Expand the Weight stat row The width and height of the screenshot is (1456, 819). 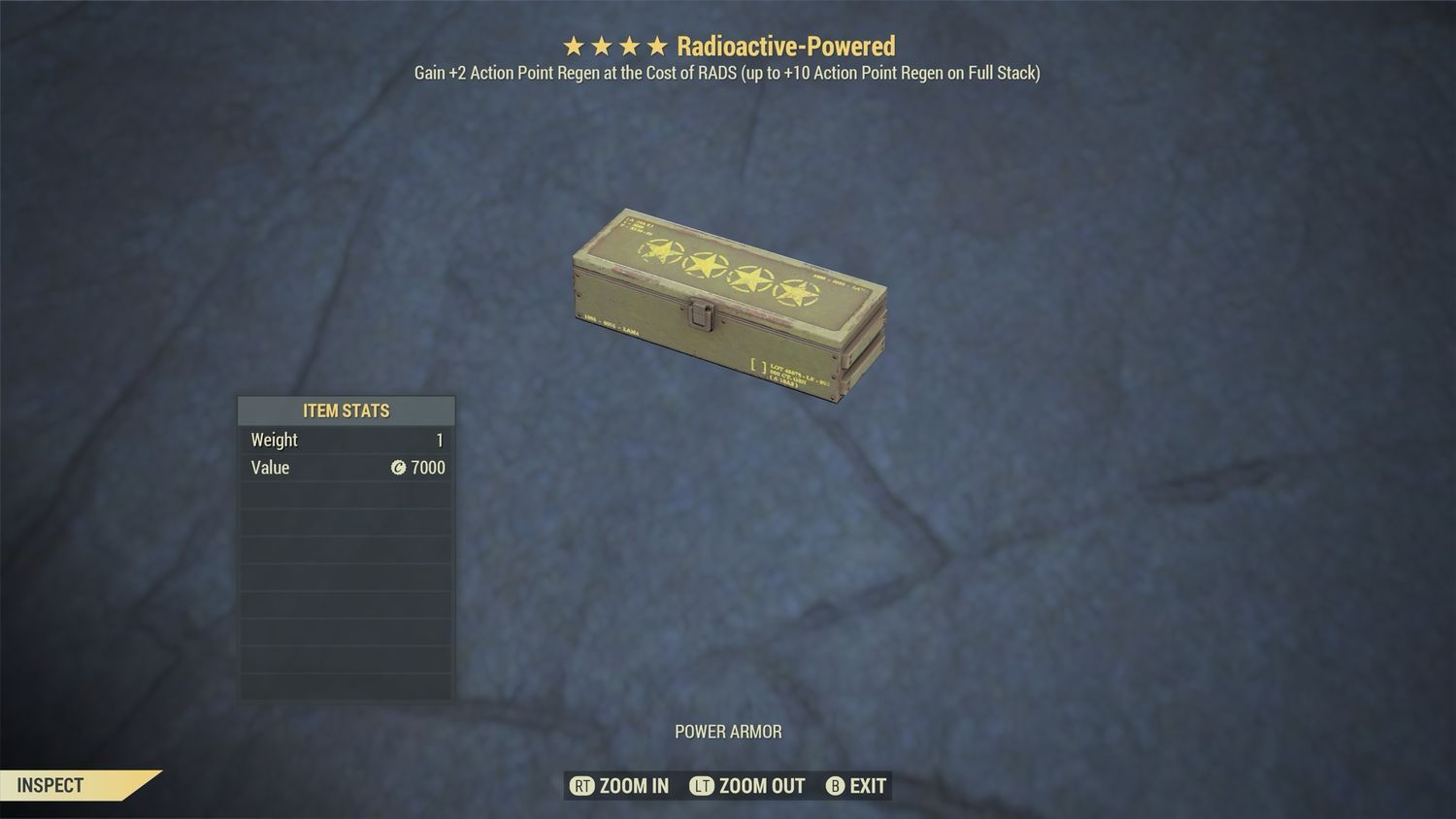[x=346, y=440]
